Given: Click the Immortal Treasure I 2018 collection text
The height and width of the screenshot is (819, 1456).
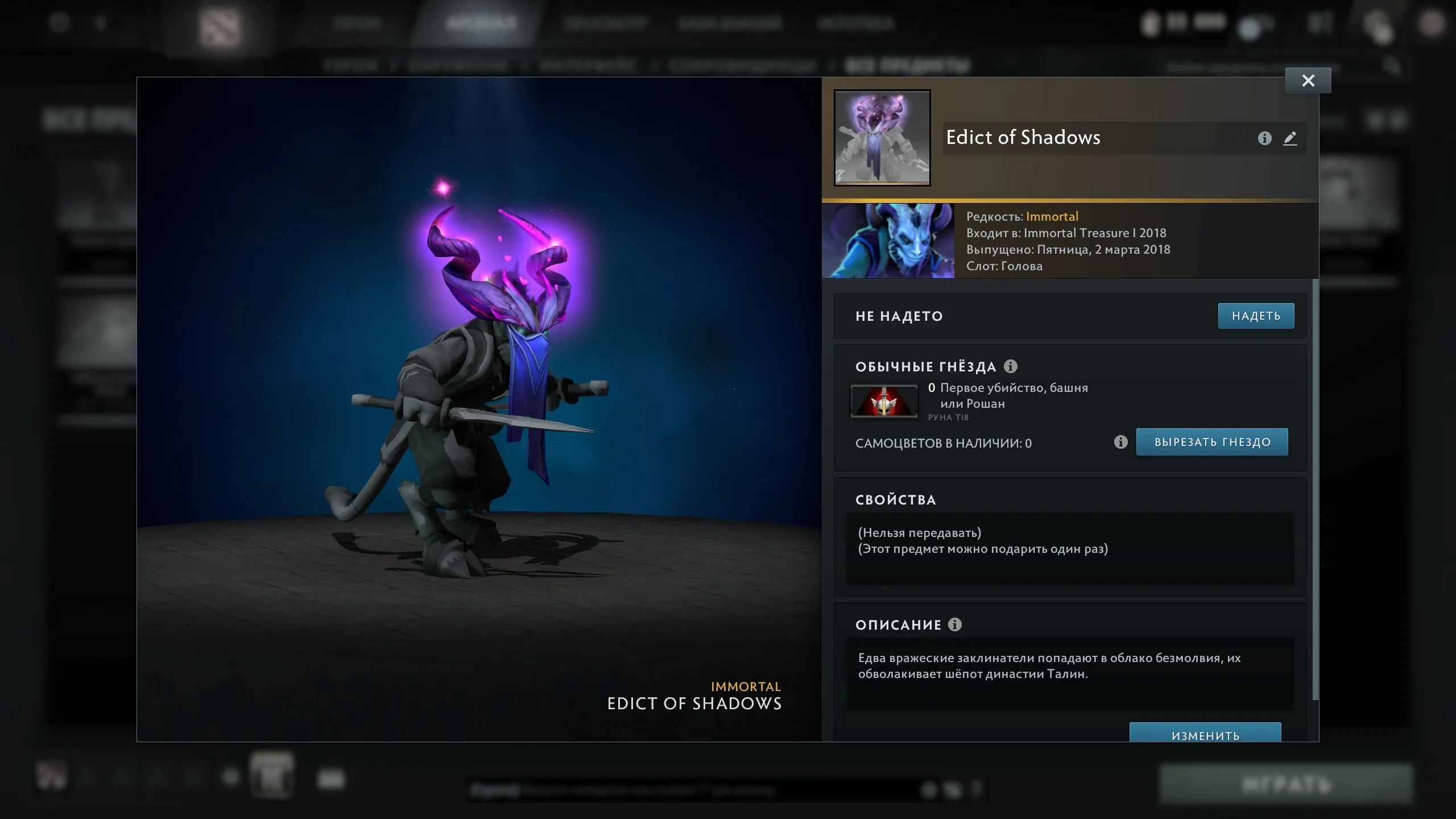Looking at the screenshot, I should point(1094,233).
